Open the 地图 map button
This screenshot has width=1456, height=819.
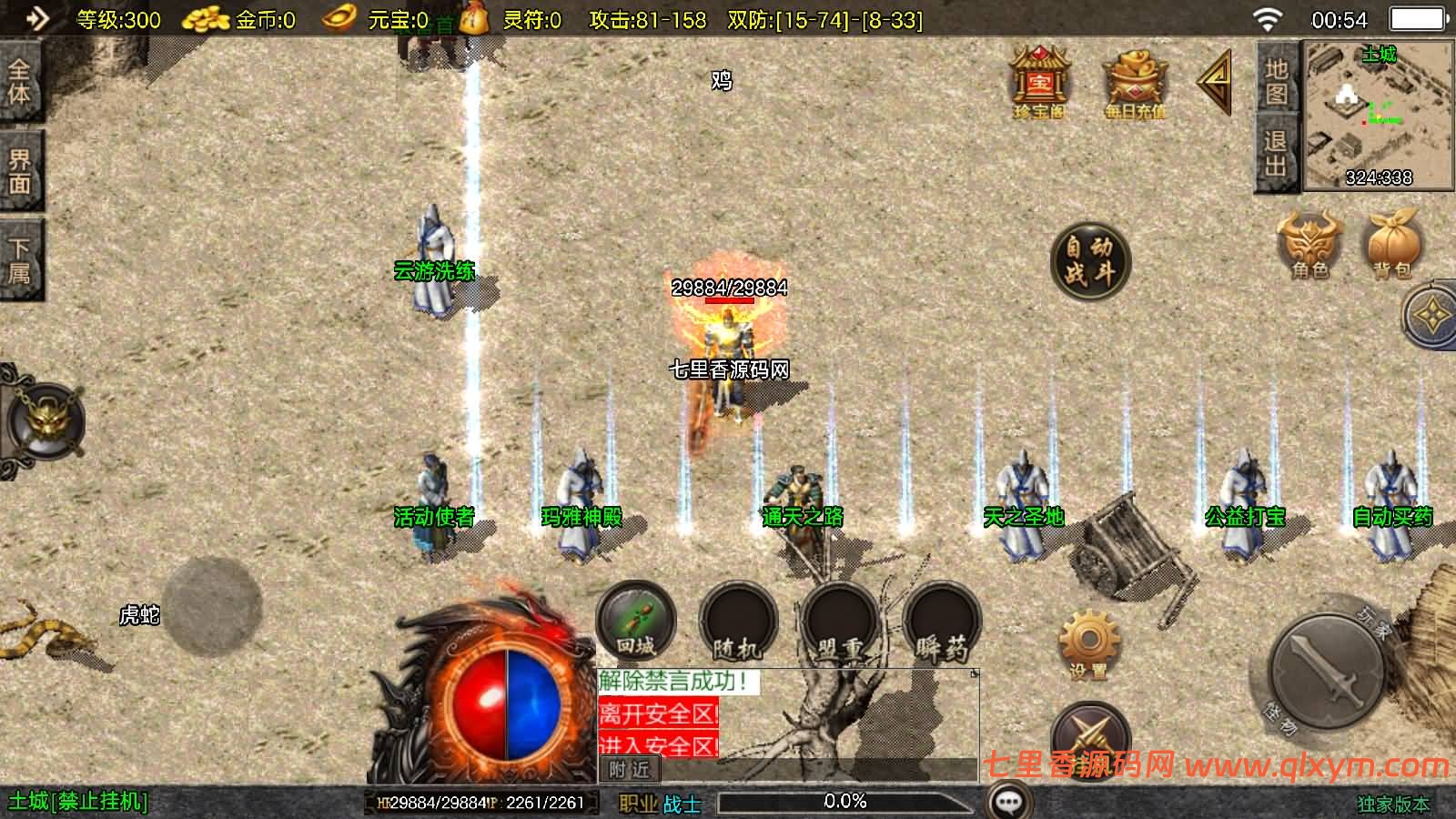[1276, 80]
